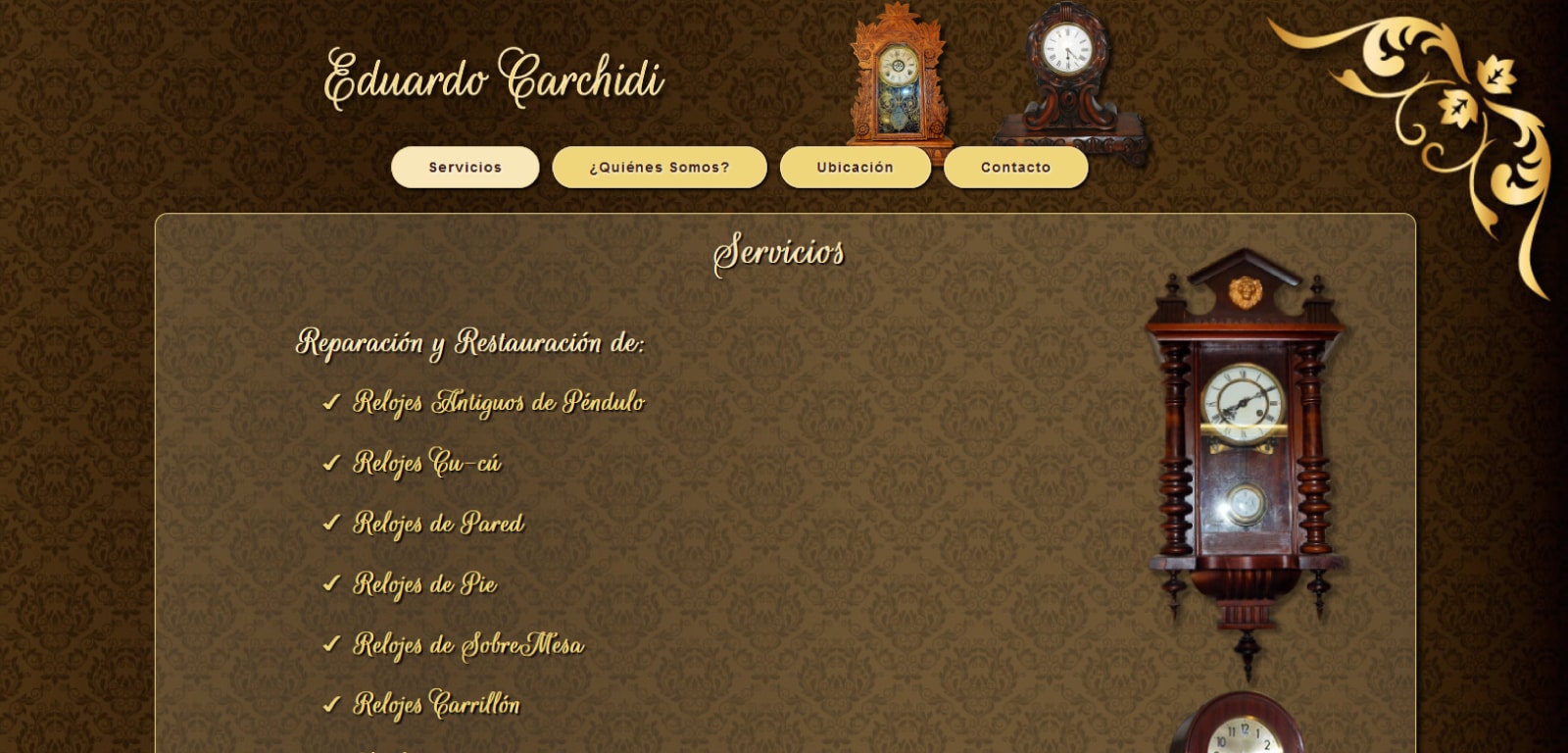Click the checkmark beside Relojes de Pared
1568x753 pixels.
coord(330,525)
